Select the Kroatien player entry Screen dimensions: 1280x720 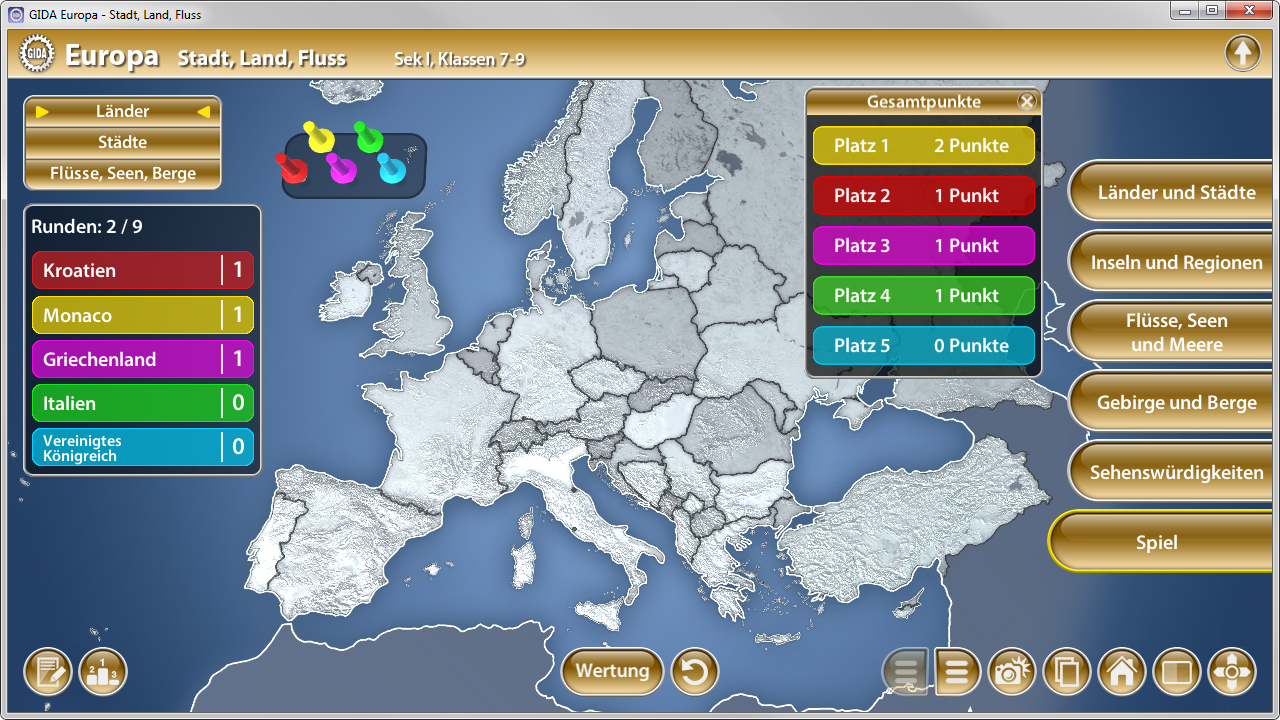click(x=142, y=269)
